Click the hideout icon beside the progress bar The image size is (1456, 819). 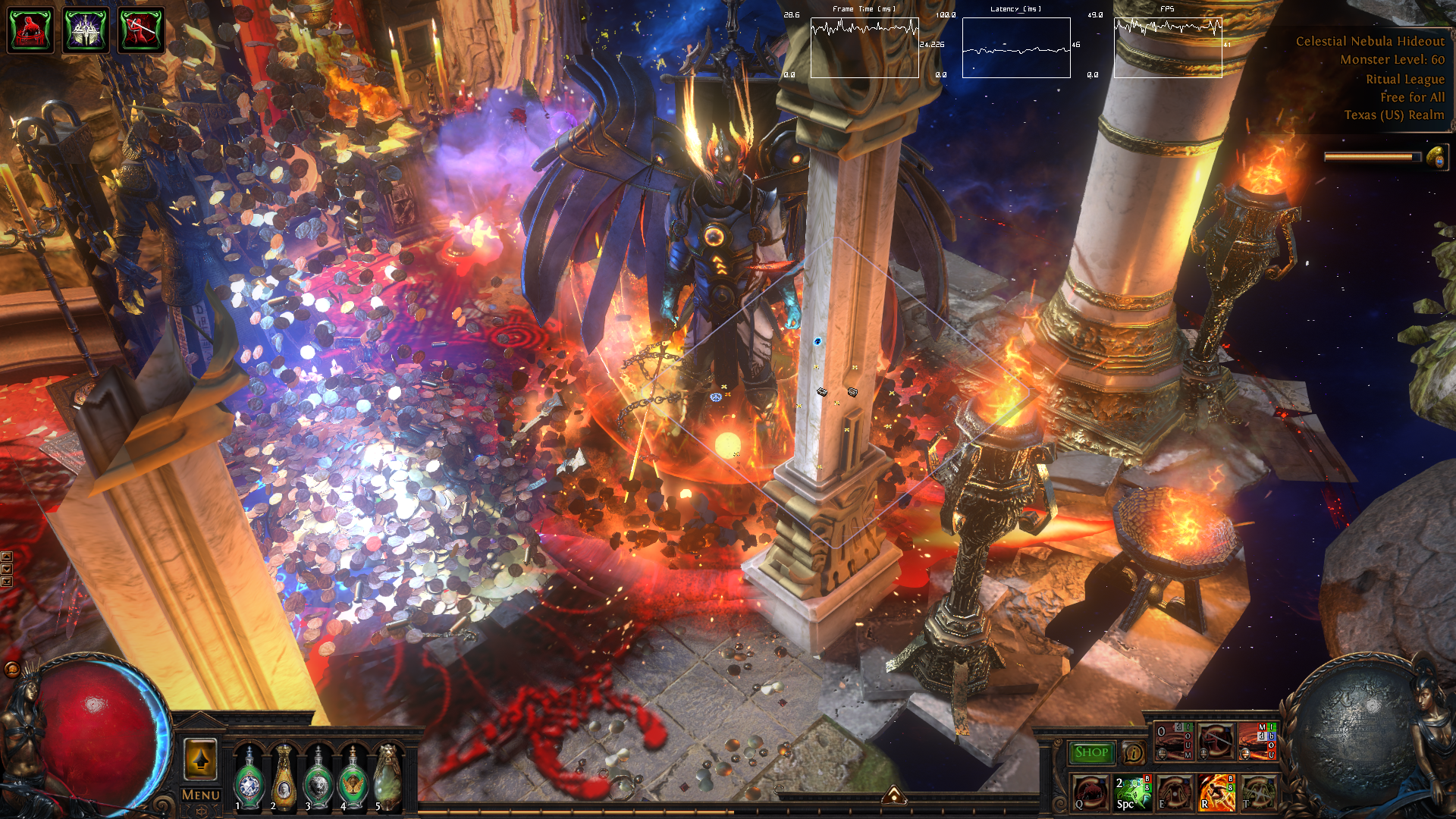point(1436,158)
